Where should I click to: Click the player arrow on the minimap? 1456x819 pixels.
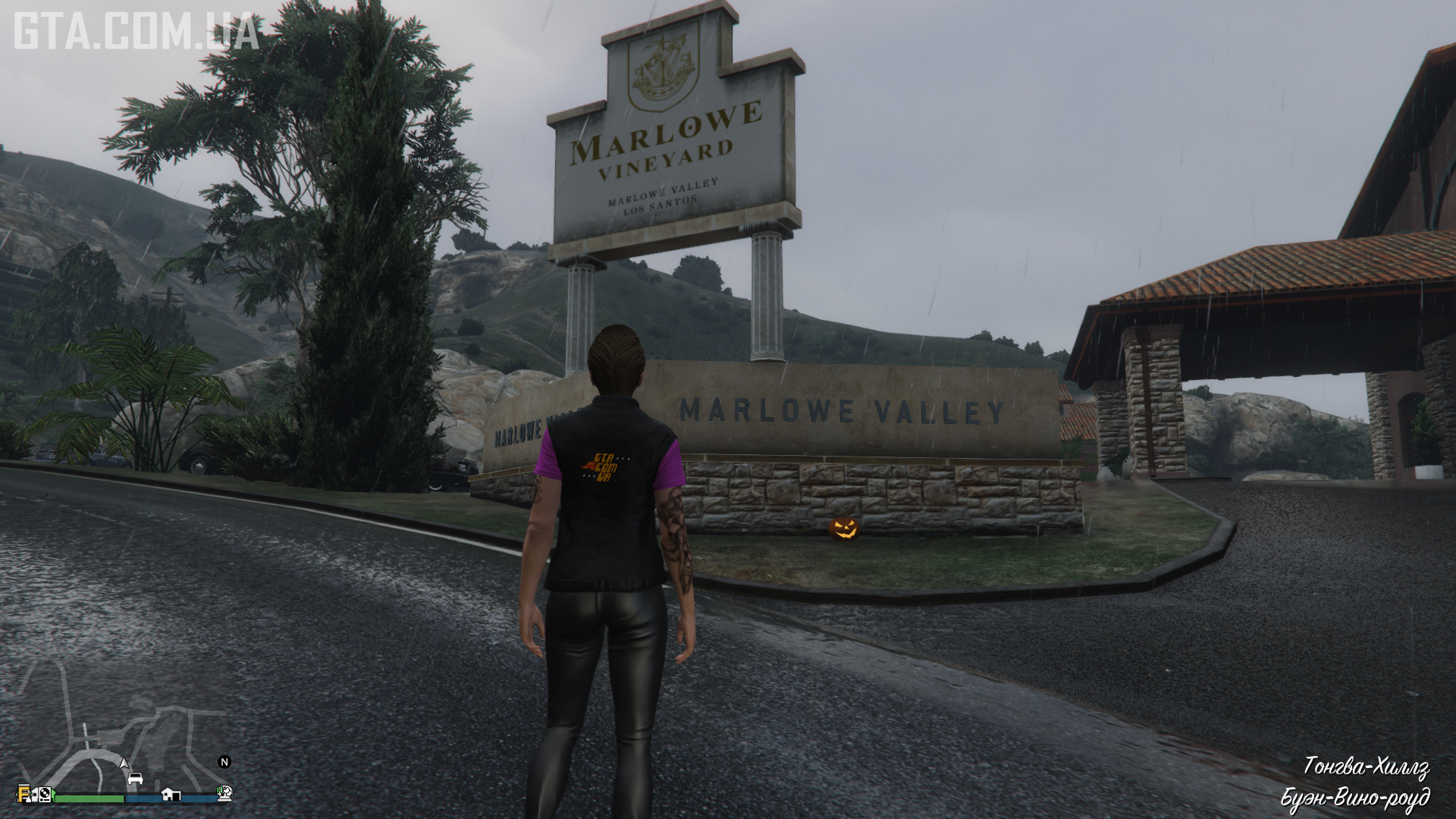click(x=124, y=764)
